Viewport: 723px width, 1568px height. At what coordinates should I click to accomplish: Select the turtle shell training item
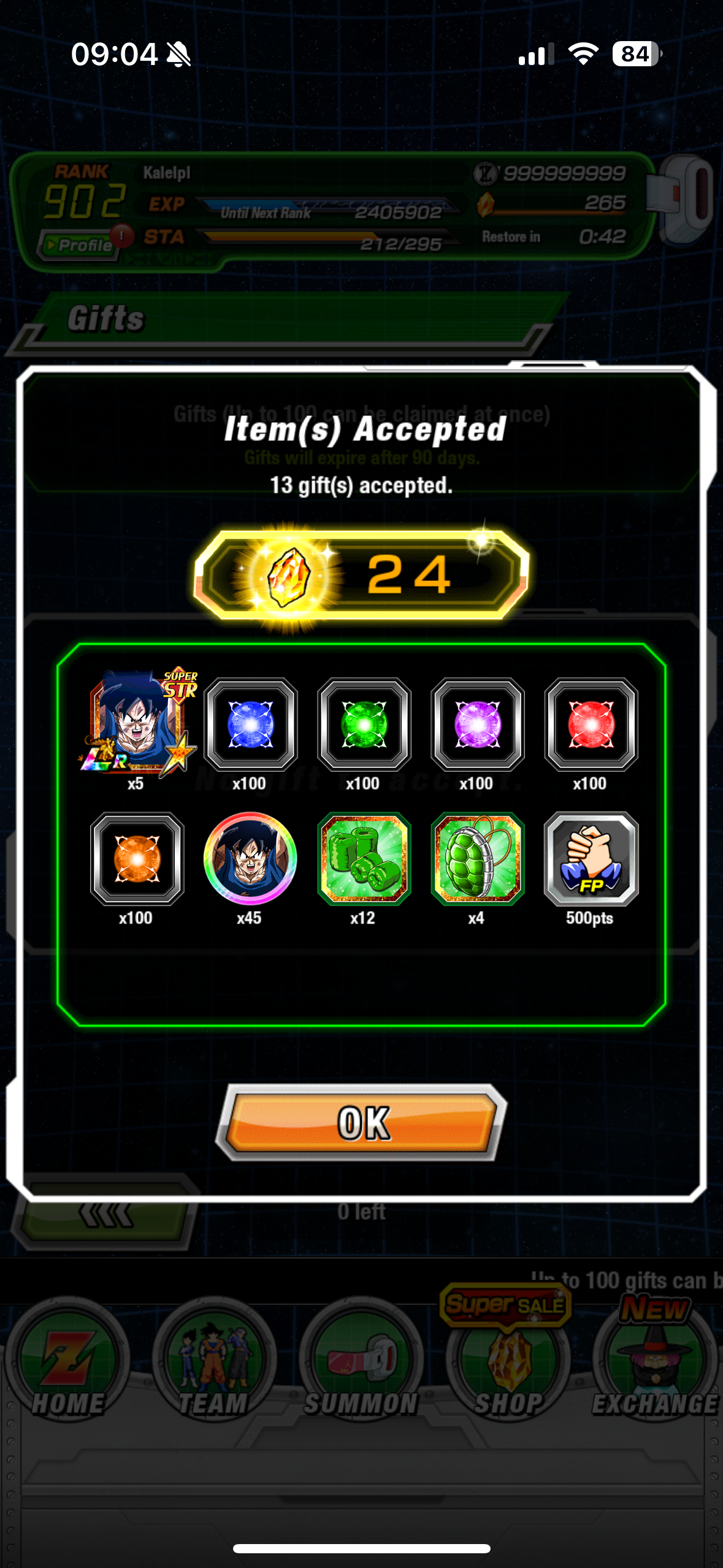[477, 859]
